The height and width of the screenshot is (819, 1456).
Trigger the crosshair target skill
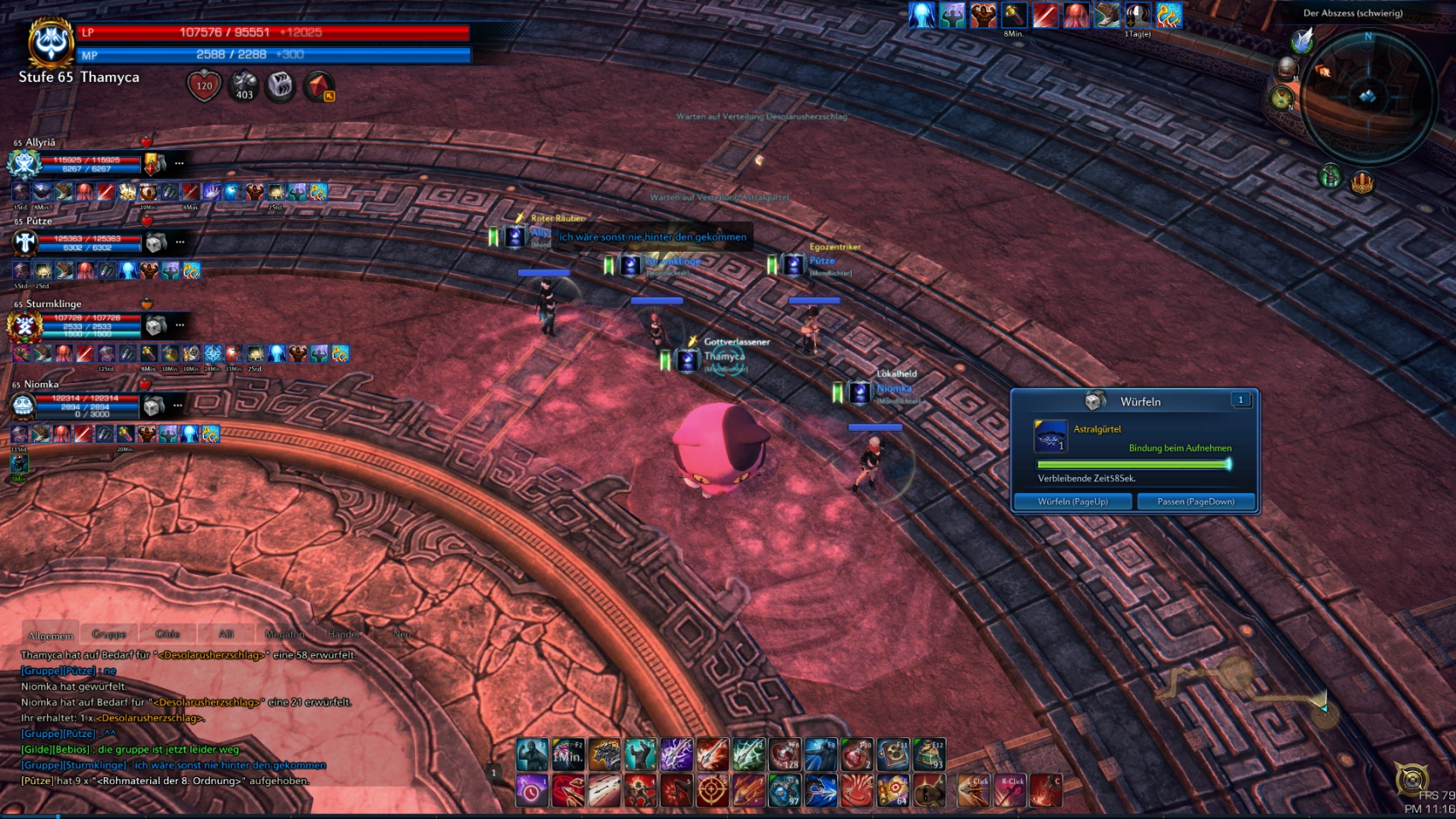(712, 791)
